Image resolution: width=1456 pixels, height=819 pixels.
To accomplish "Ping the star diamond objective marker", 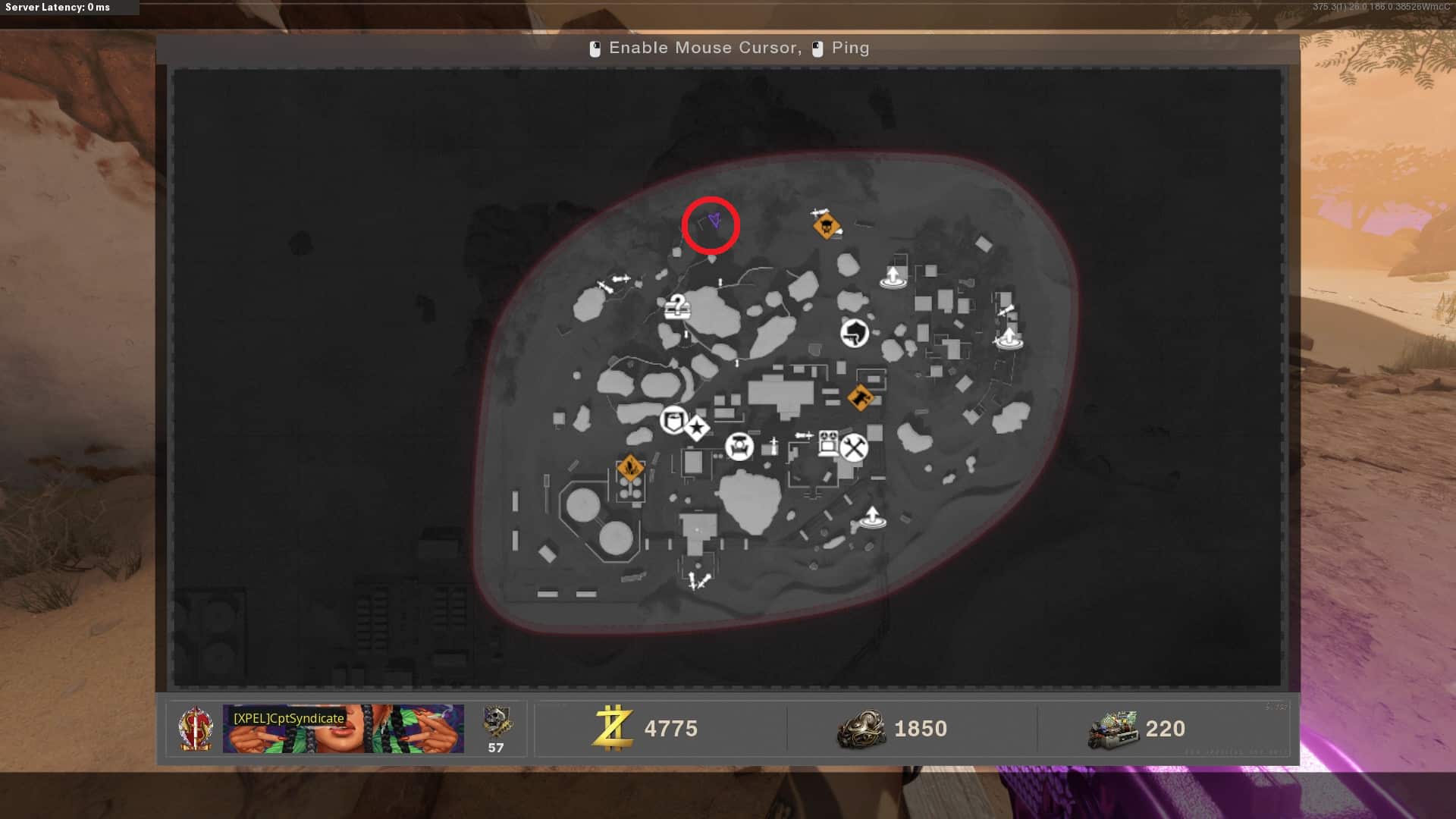I will pos(697,428).
